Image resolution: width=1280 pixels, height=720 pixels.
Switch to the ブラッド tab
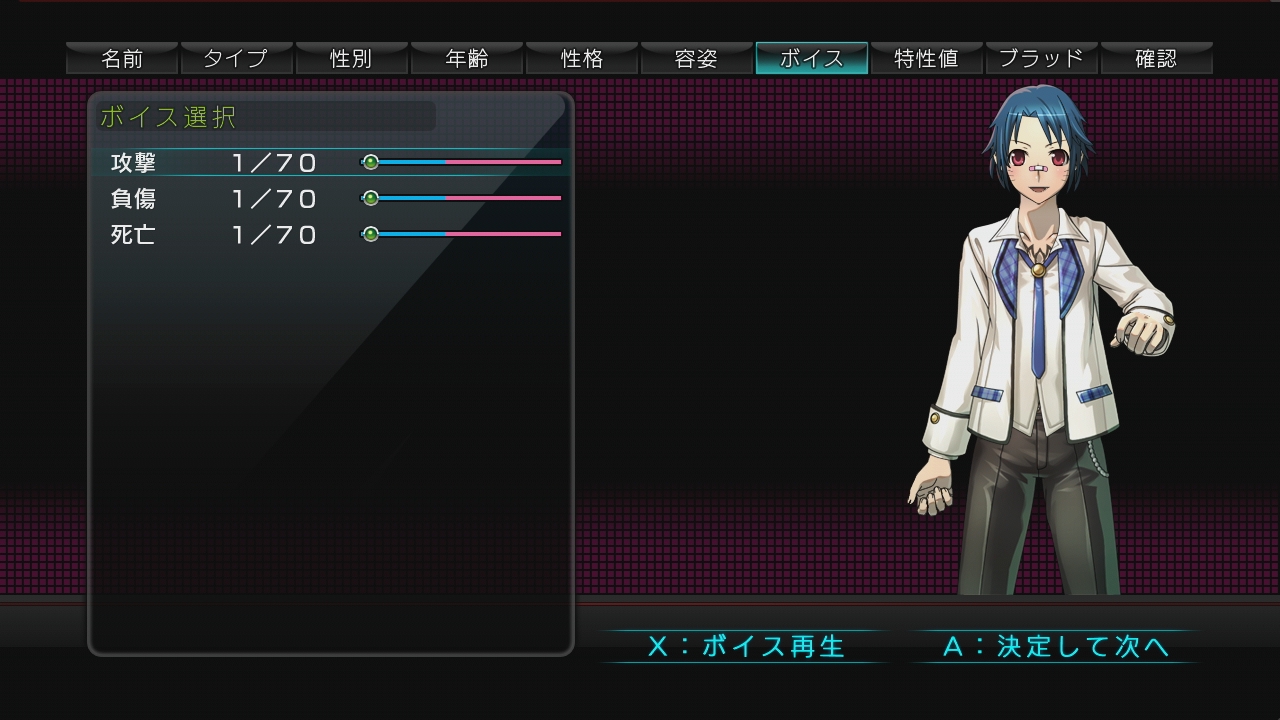(1042, 59)
